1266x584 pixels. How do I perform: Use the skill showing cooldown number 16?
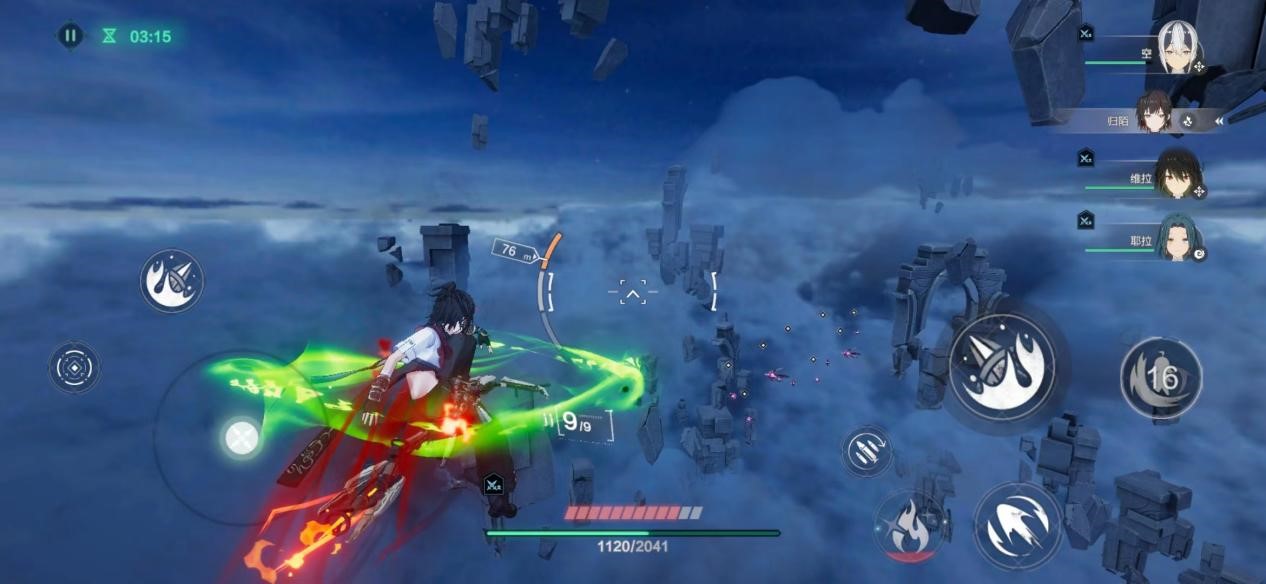(x=1161, y=378)
